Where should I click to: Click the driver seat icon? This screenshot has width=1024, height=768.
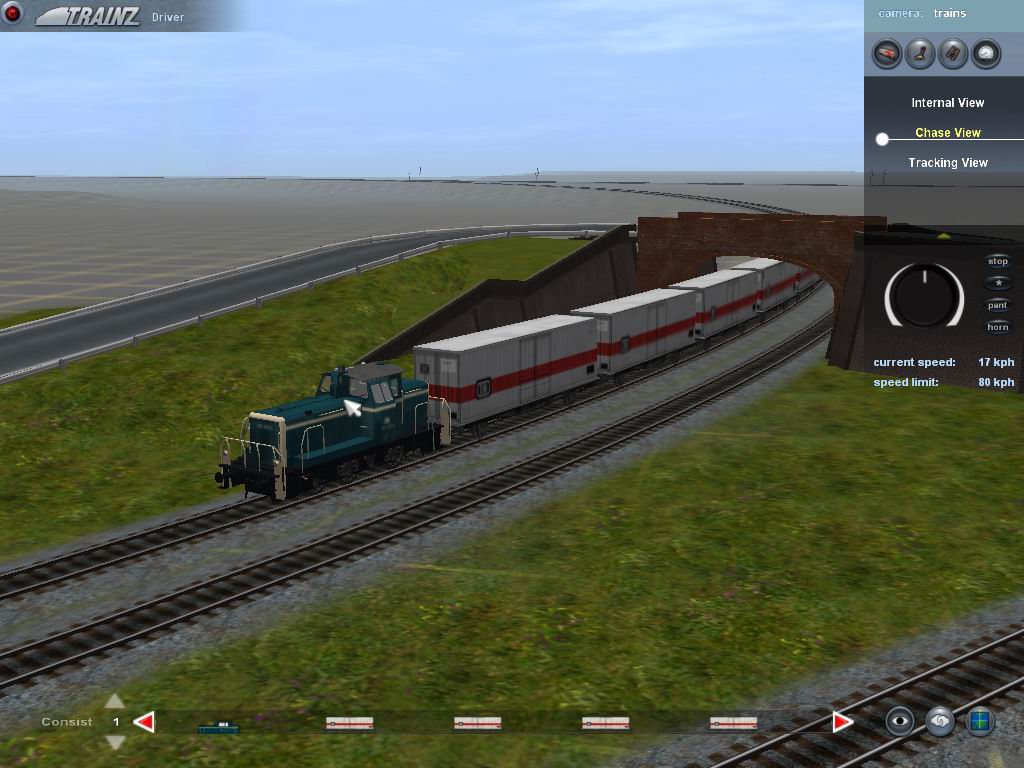[920, 53]
